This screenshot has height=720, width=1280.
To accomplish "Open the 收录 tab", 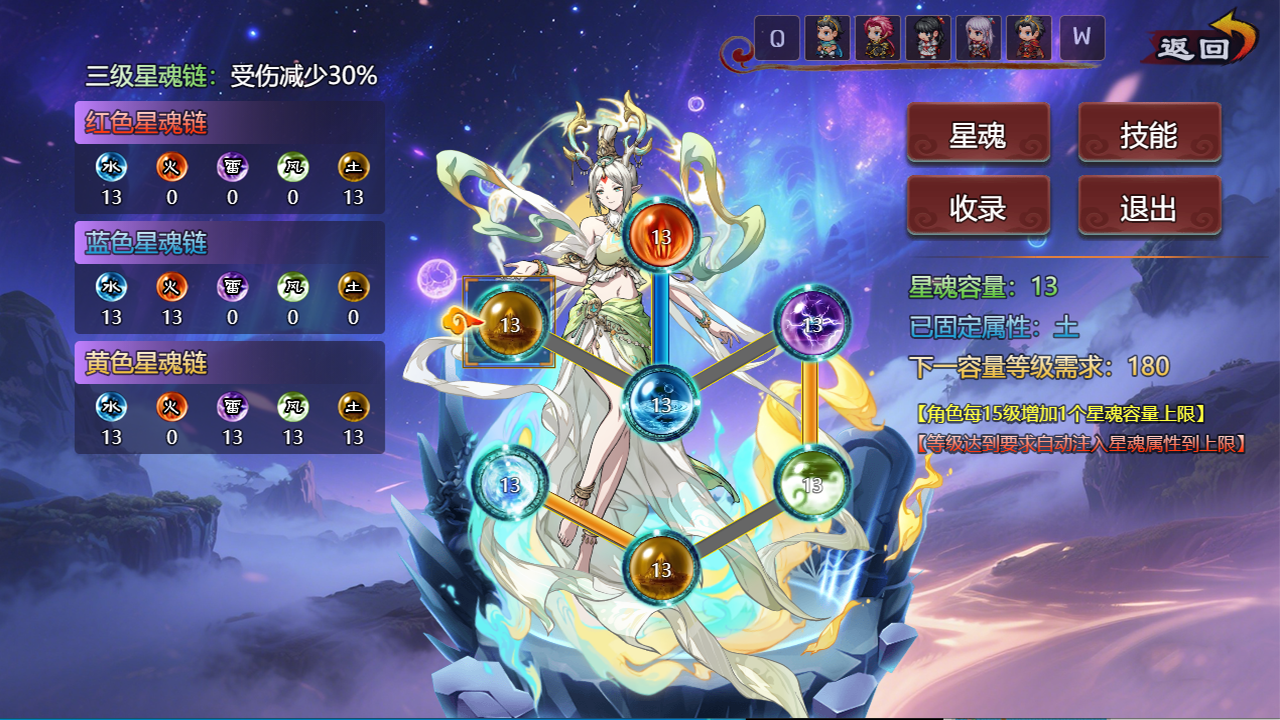I will click(977, 205).
